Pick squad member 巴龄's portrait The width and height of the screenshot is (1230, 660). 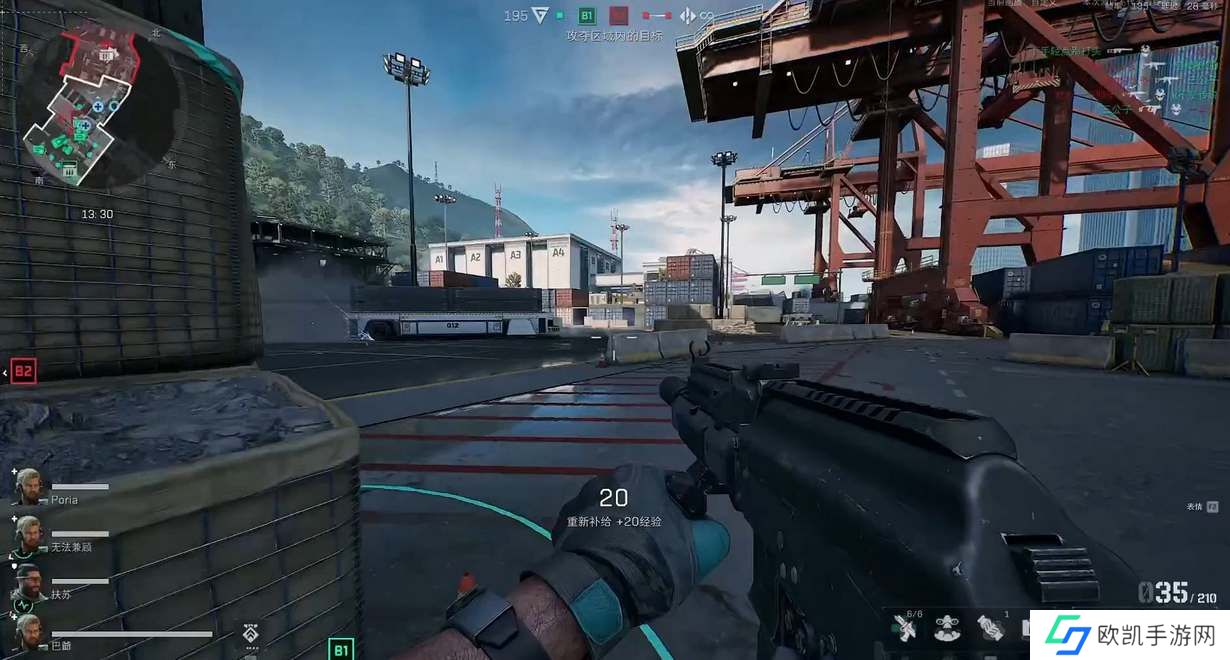click(28, 632)
